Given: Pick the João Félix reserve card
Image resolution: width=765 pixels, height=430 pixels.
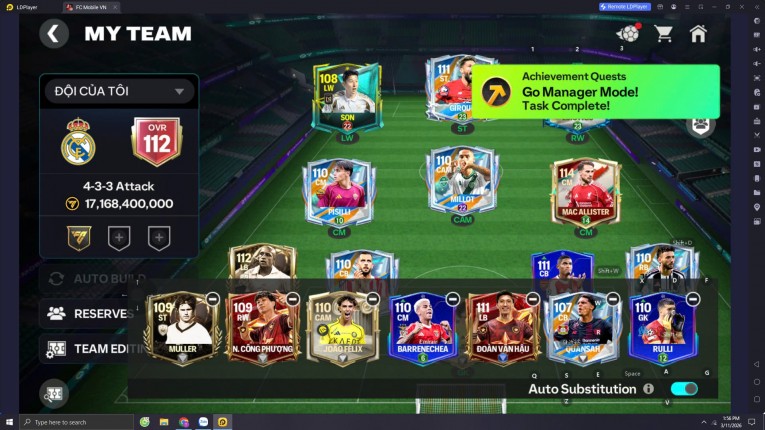Looking at the screenshot, I should [x=342, y=329].
